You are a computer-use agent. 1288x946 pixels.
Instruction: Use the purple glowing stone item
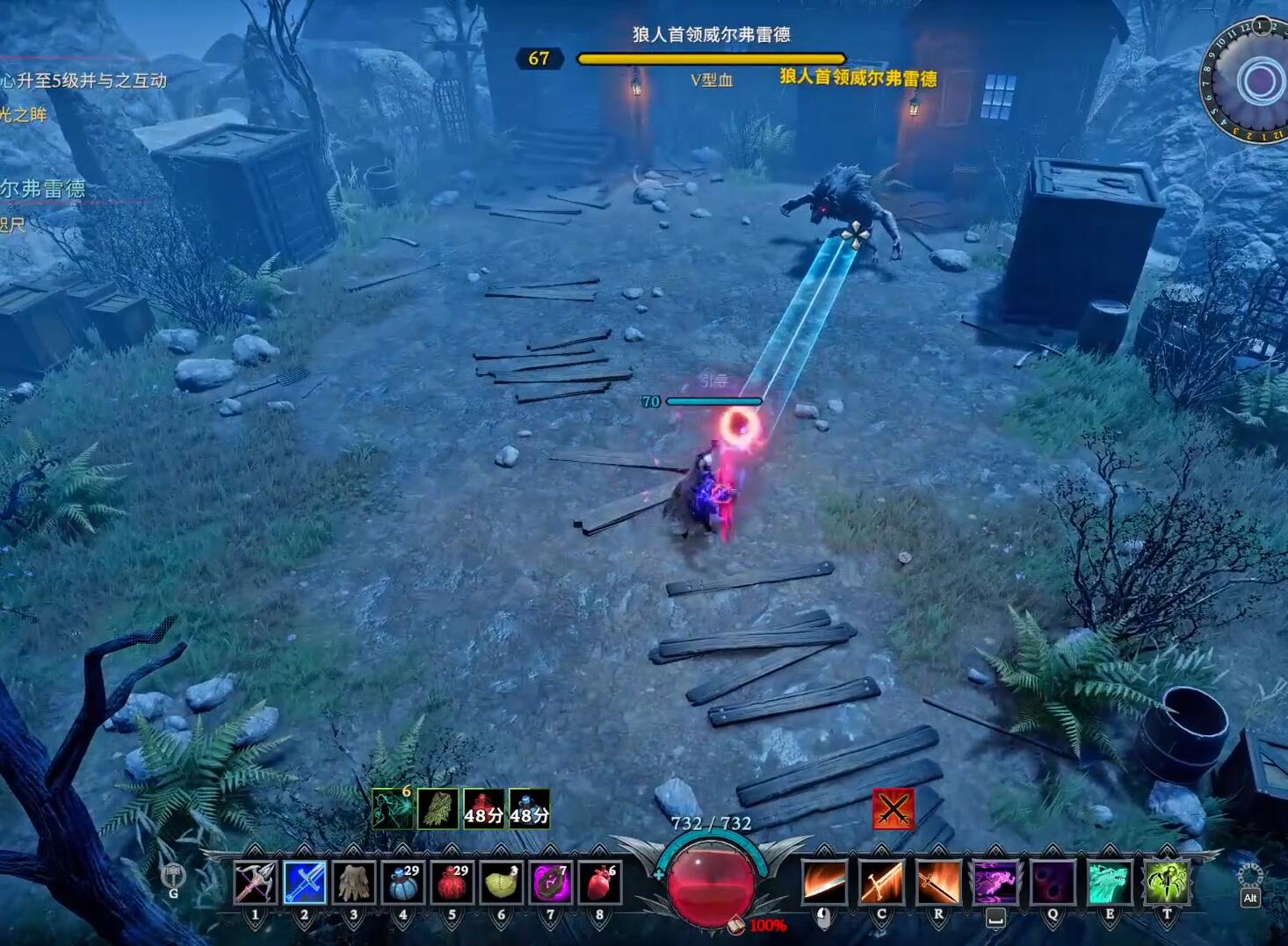(x=551, y=882)
